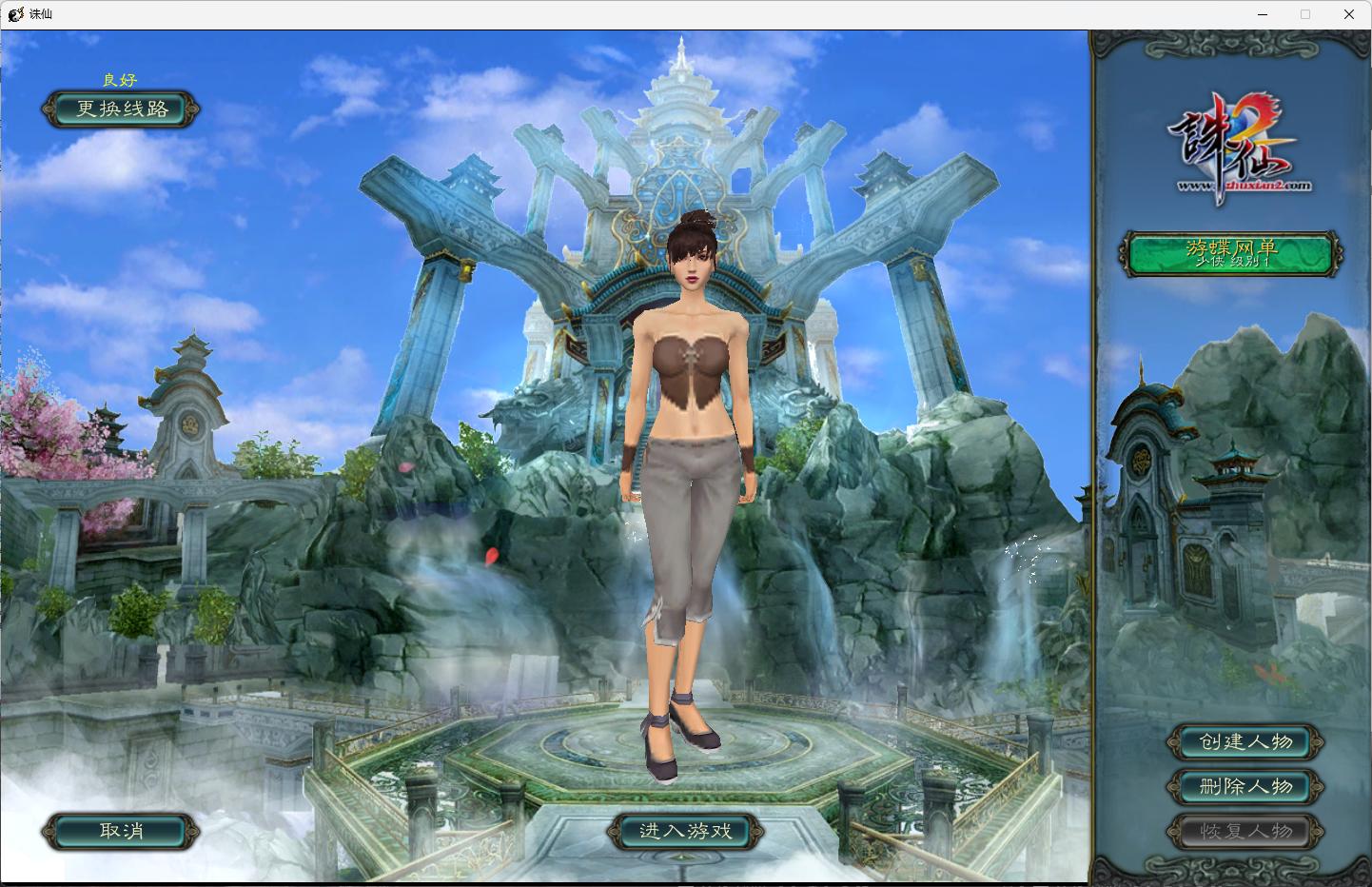Cancel with the 取消 button

[121, 831]
